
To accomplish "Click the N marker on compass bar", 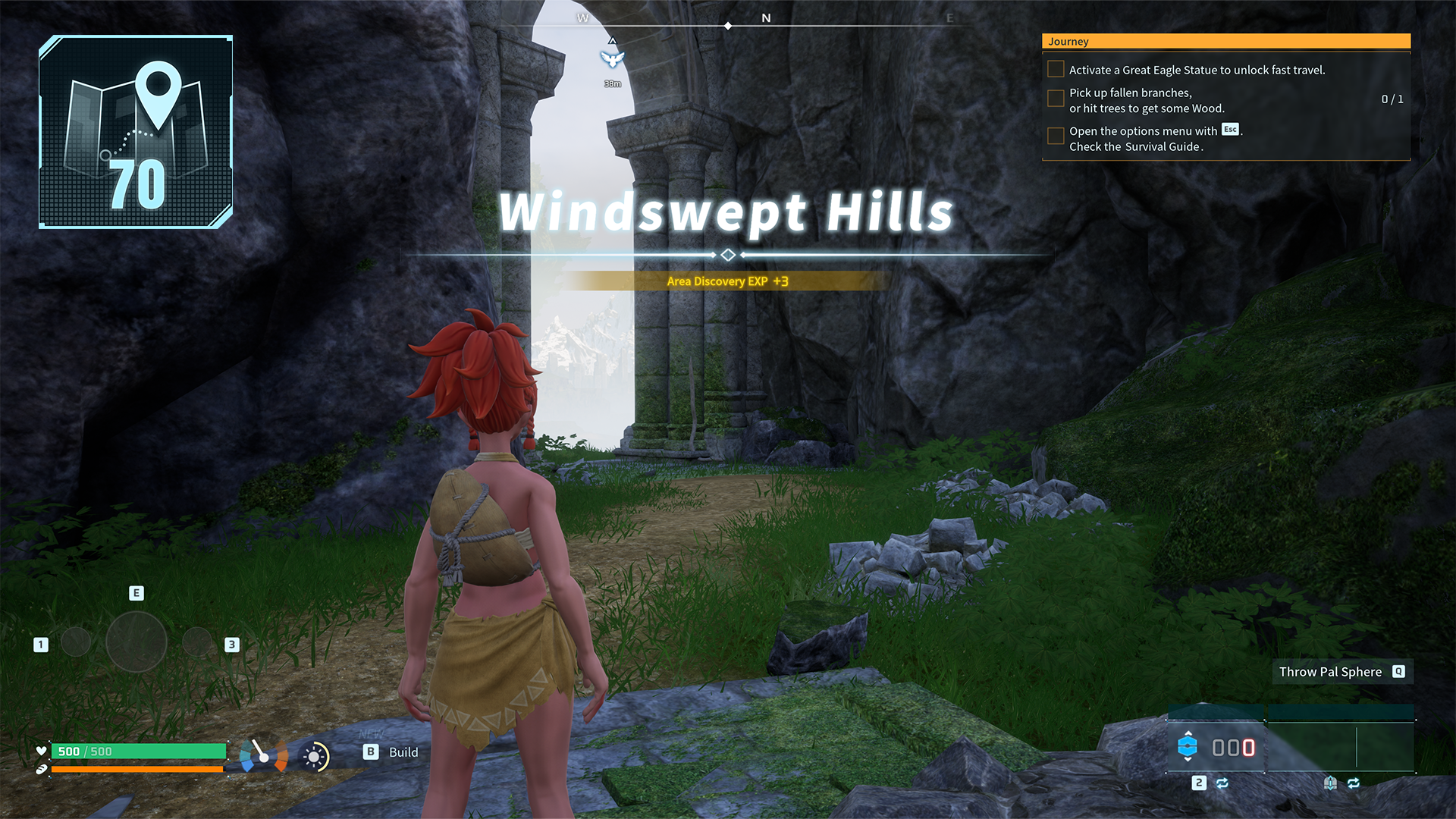I will tap(766, 18).
